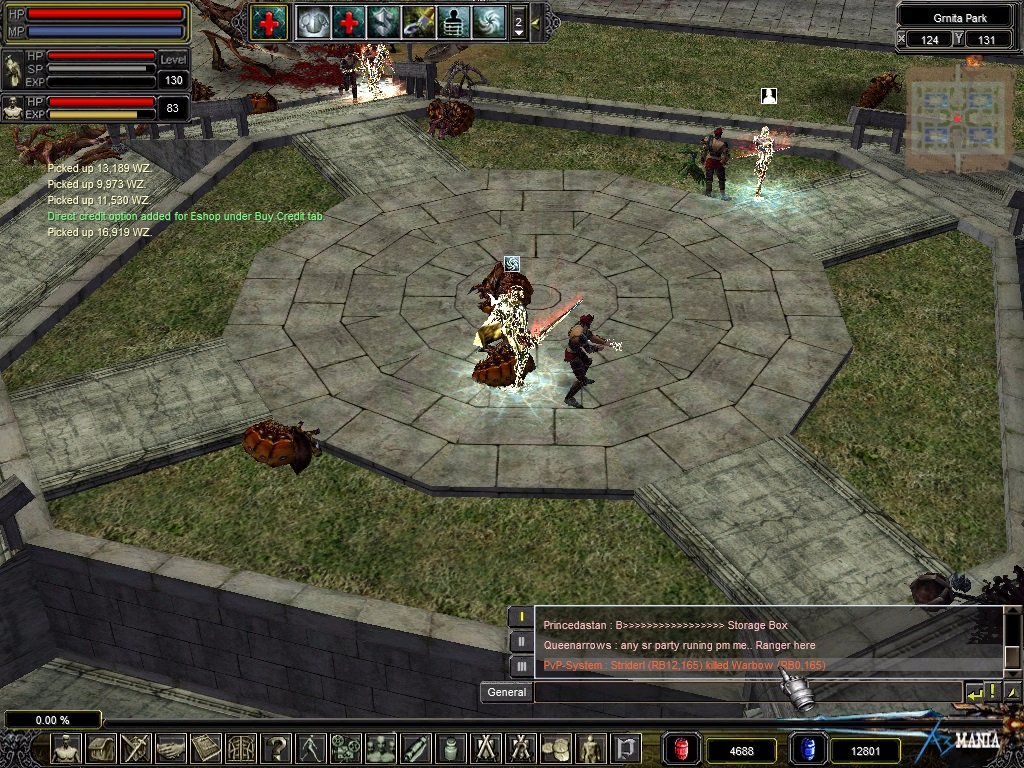Open the book icon in bottom toolbar
This screenshot has height=768, width=1024.
point(205,748)
